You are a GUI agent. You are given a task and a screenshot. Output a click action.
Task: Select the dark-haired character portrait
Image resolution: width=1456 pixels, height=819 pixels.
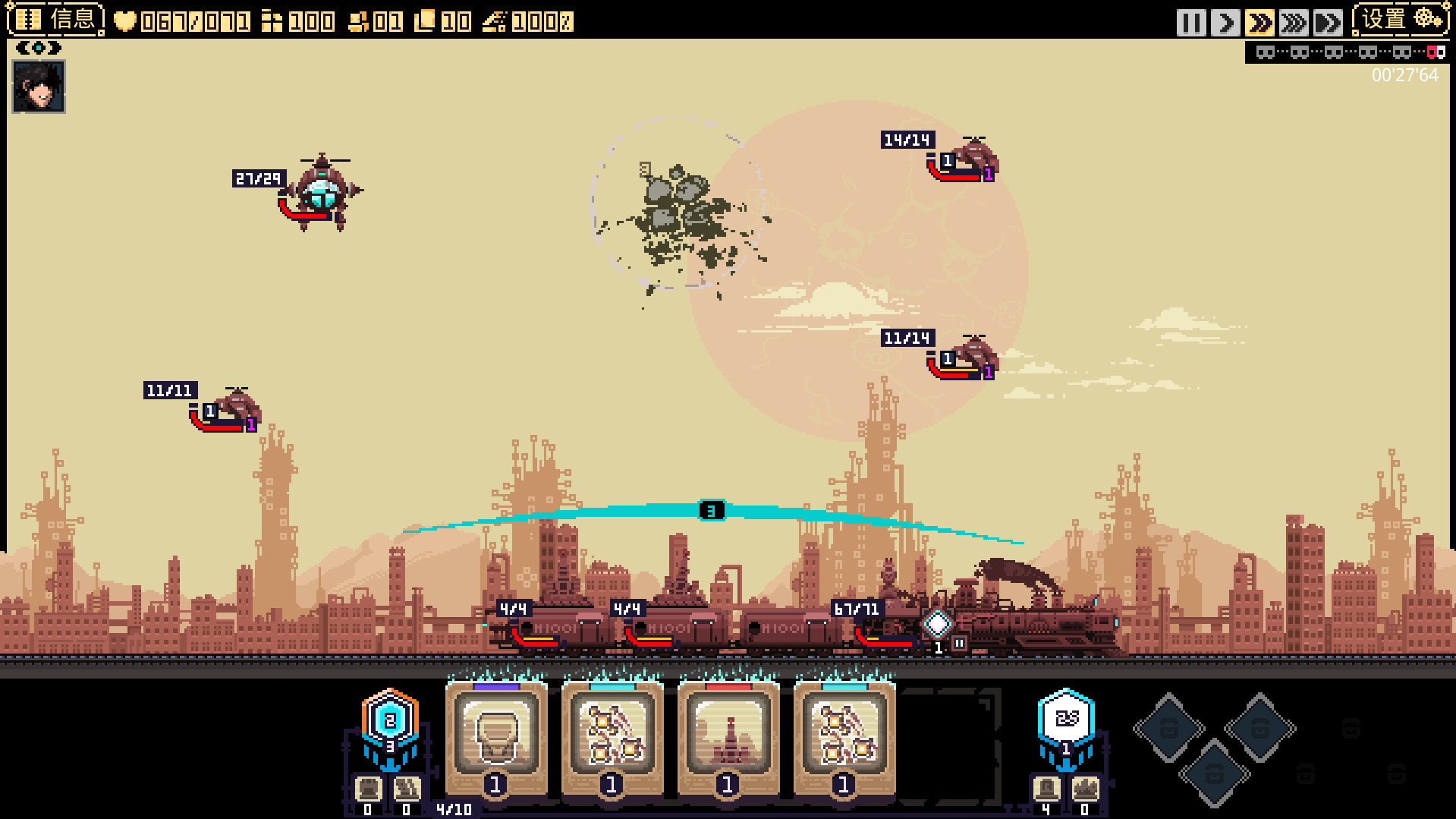point(39,87)
